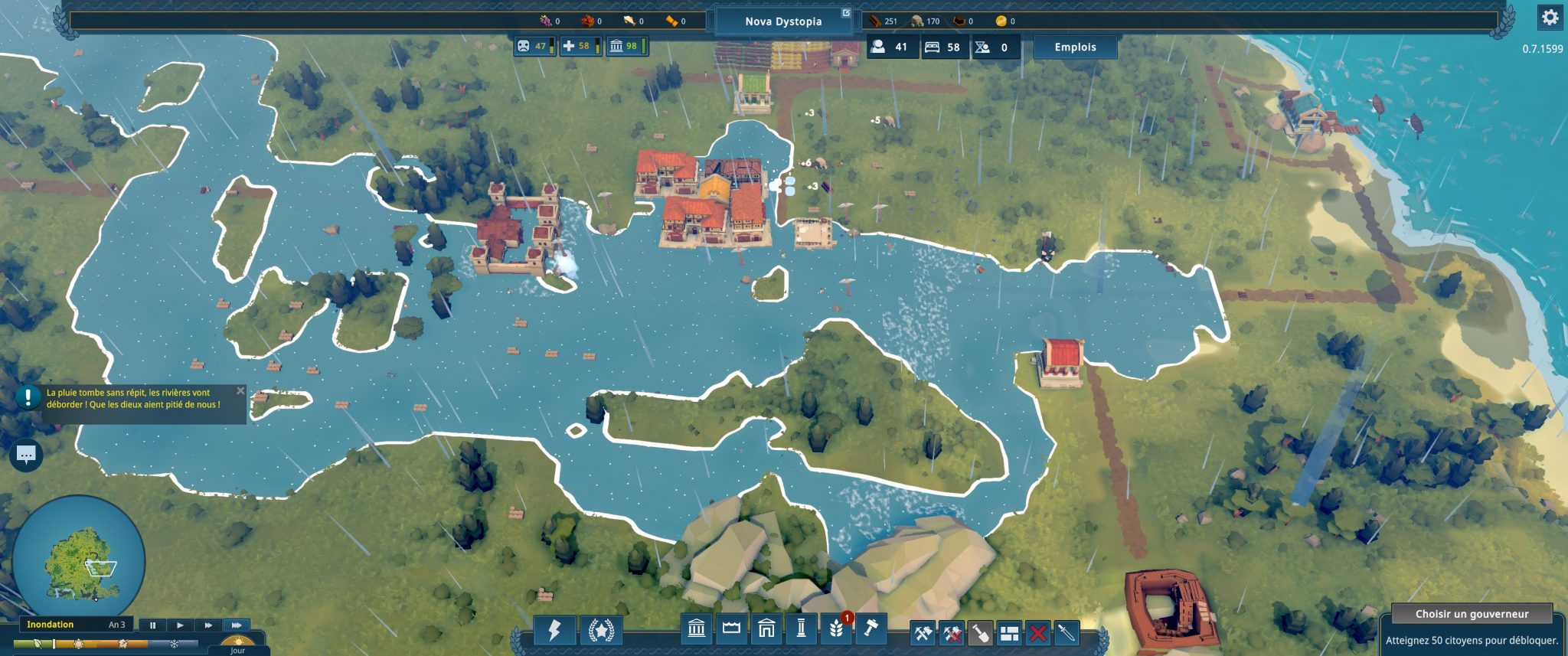Activate the red X demolish tool
The image size is (1568, 656).
pos(1038,634)
